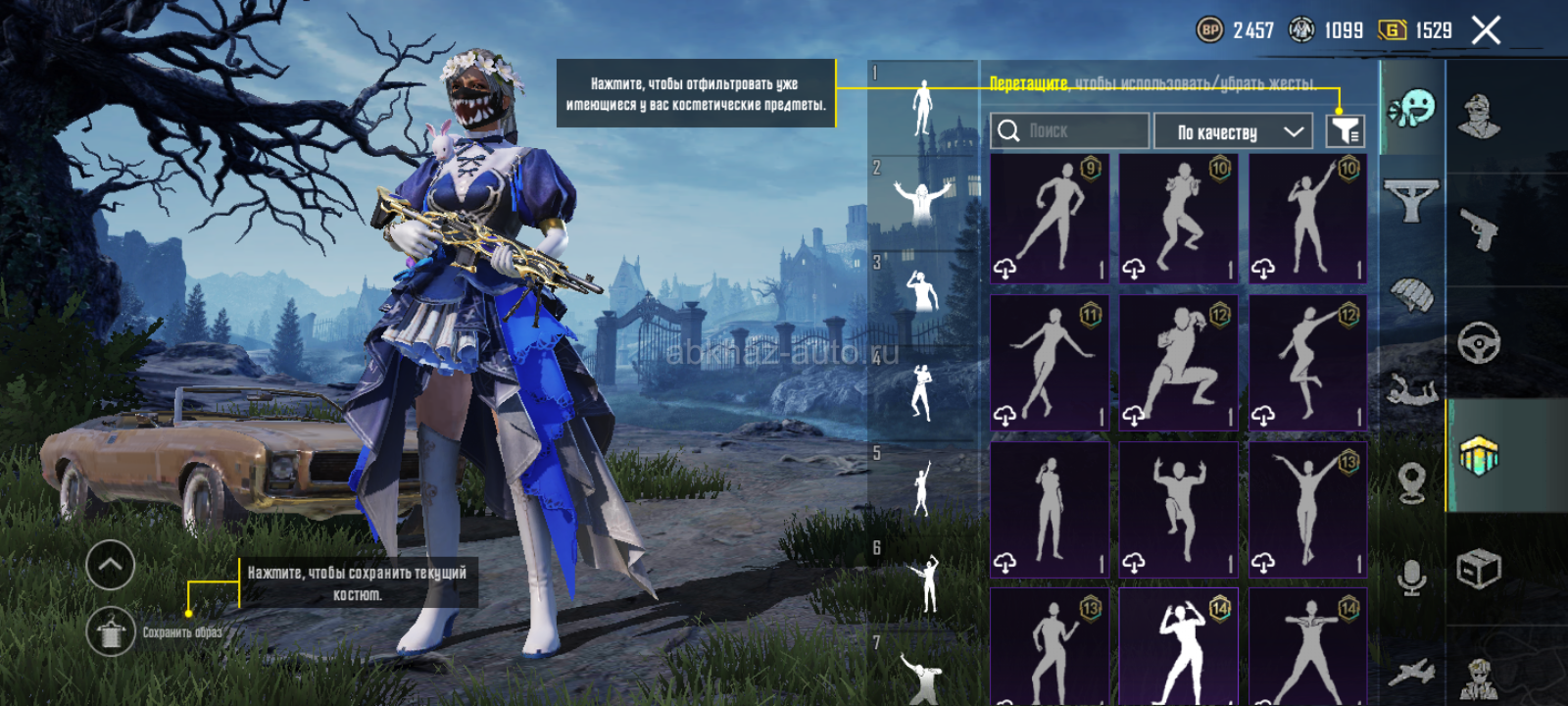
Task: Open the airplane category tab
Action: pyautogui.click(x=1411, y=673)
